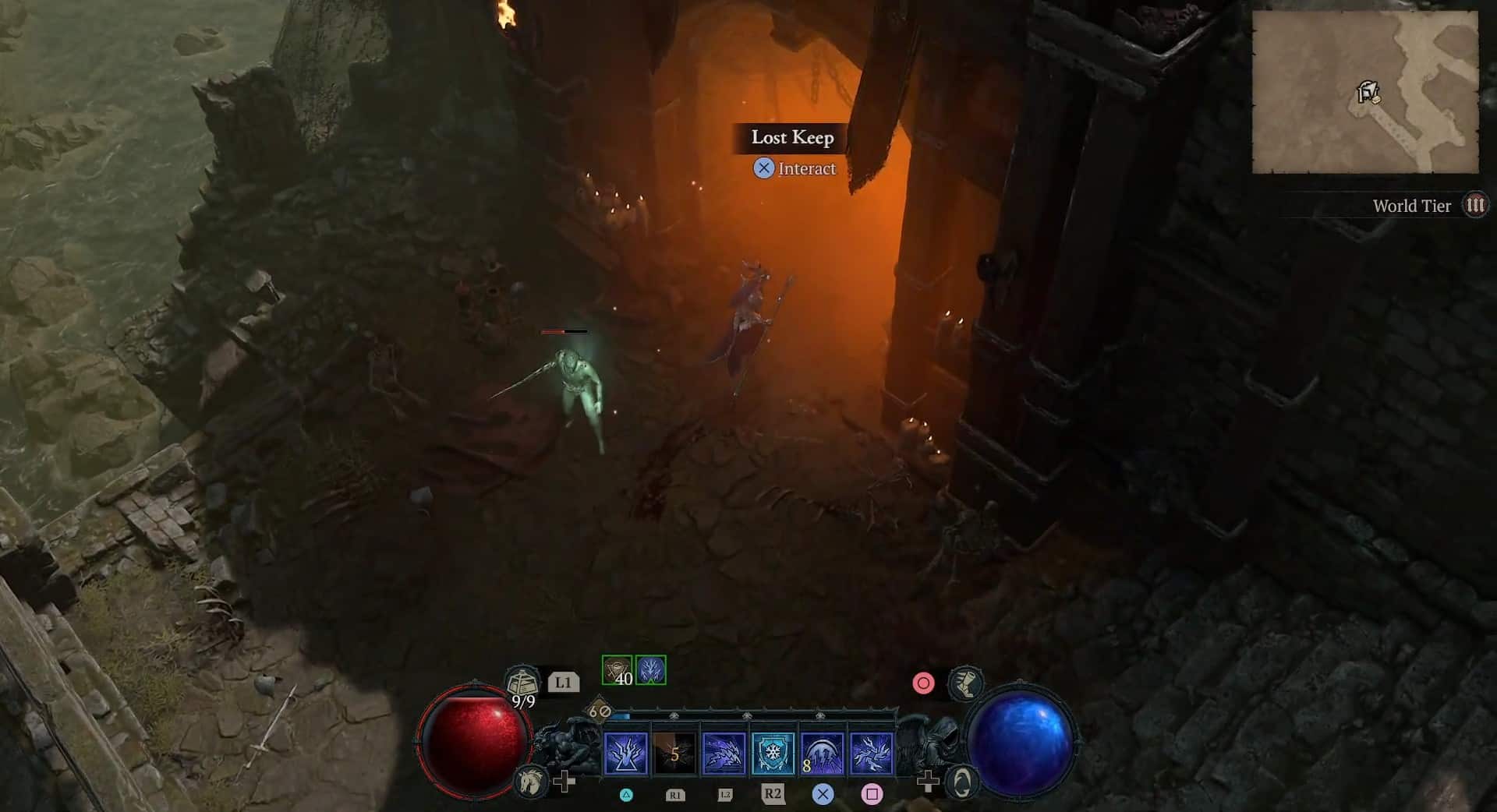Click the Evade boot icon near the mana orb
The image size is (1497, 812).
[964, 685]
